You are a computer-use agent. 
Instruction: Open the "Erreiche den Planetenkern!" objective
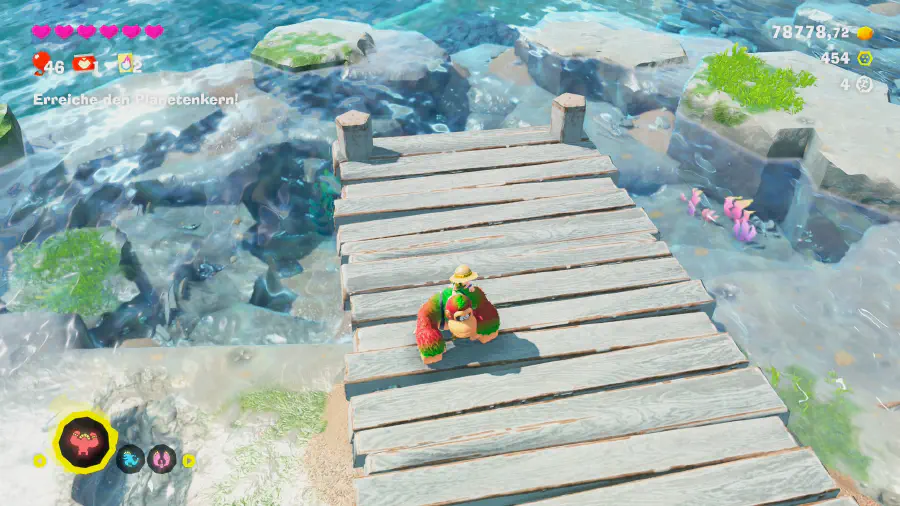coord(135,100)
